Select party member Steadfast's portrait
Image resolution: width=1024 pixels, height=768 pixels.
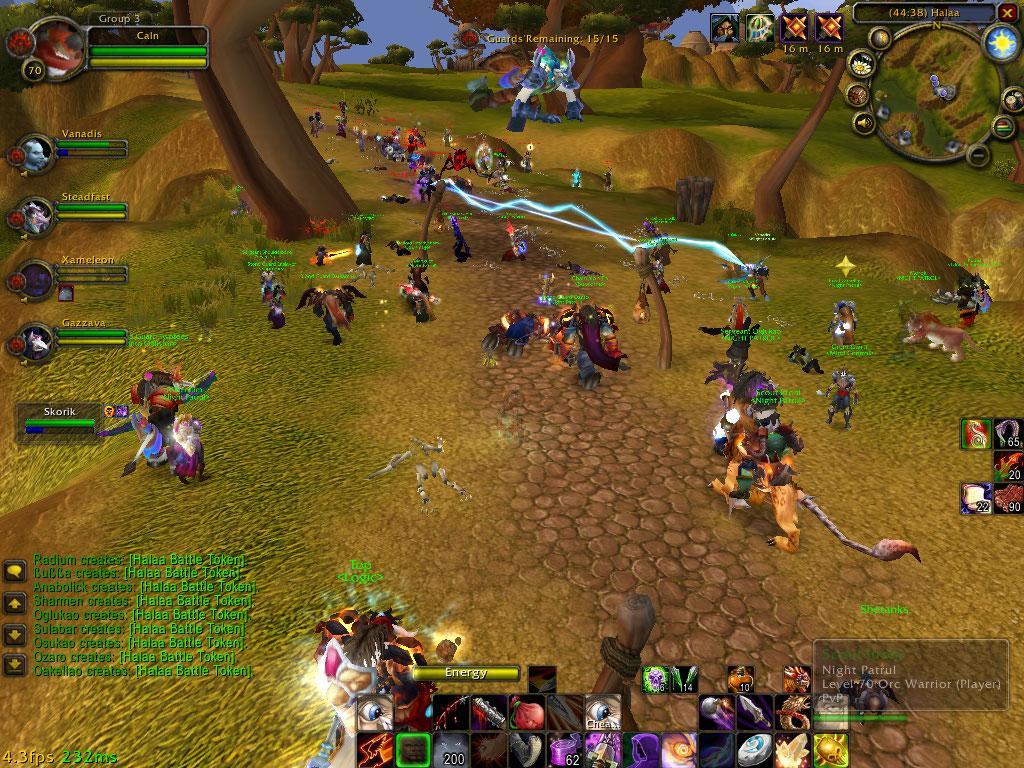click(37, 215)
